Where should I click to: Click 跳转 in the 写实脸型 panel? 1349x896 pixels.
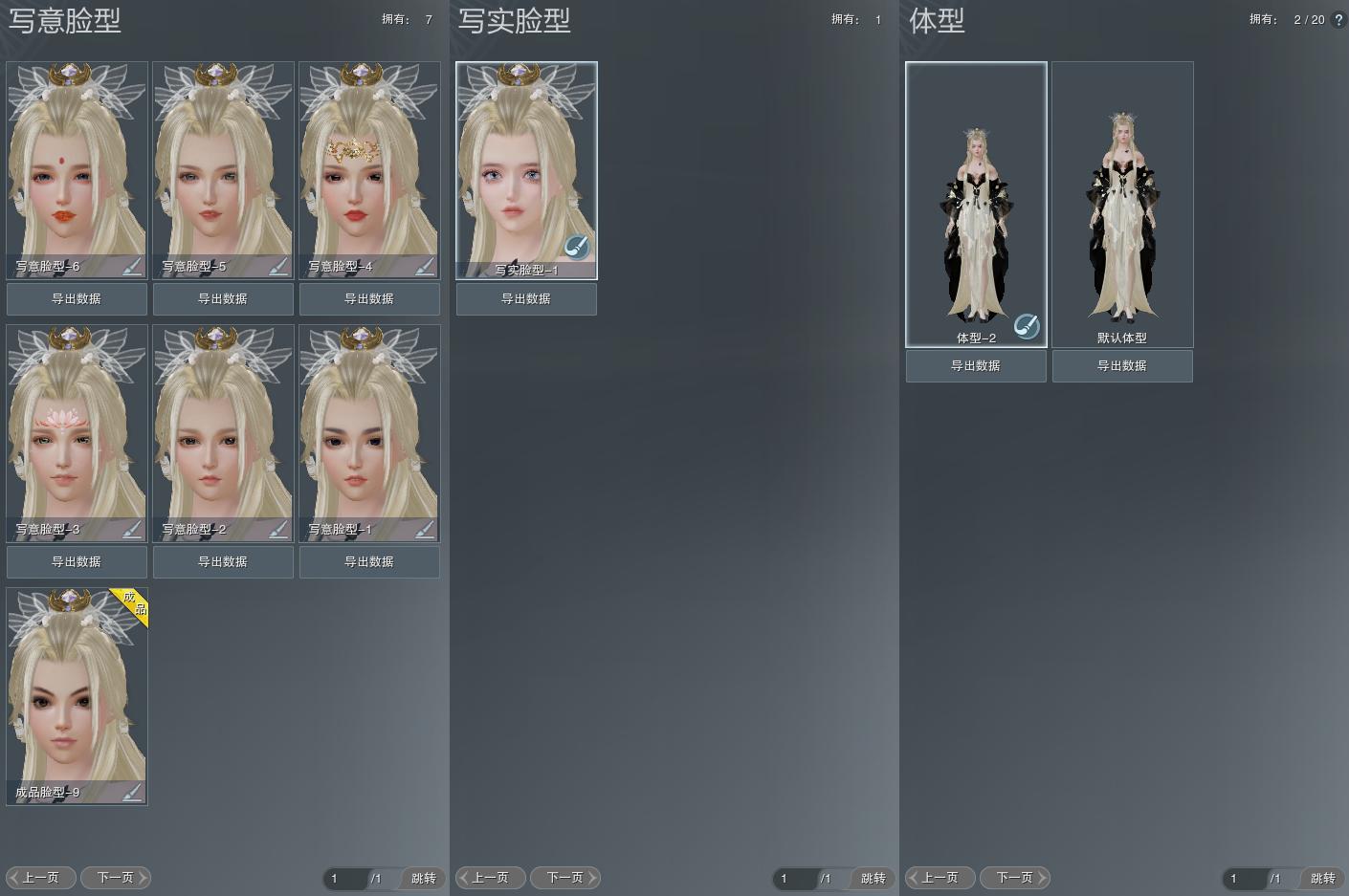coord(873,878)
